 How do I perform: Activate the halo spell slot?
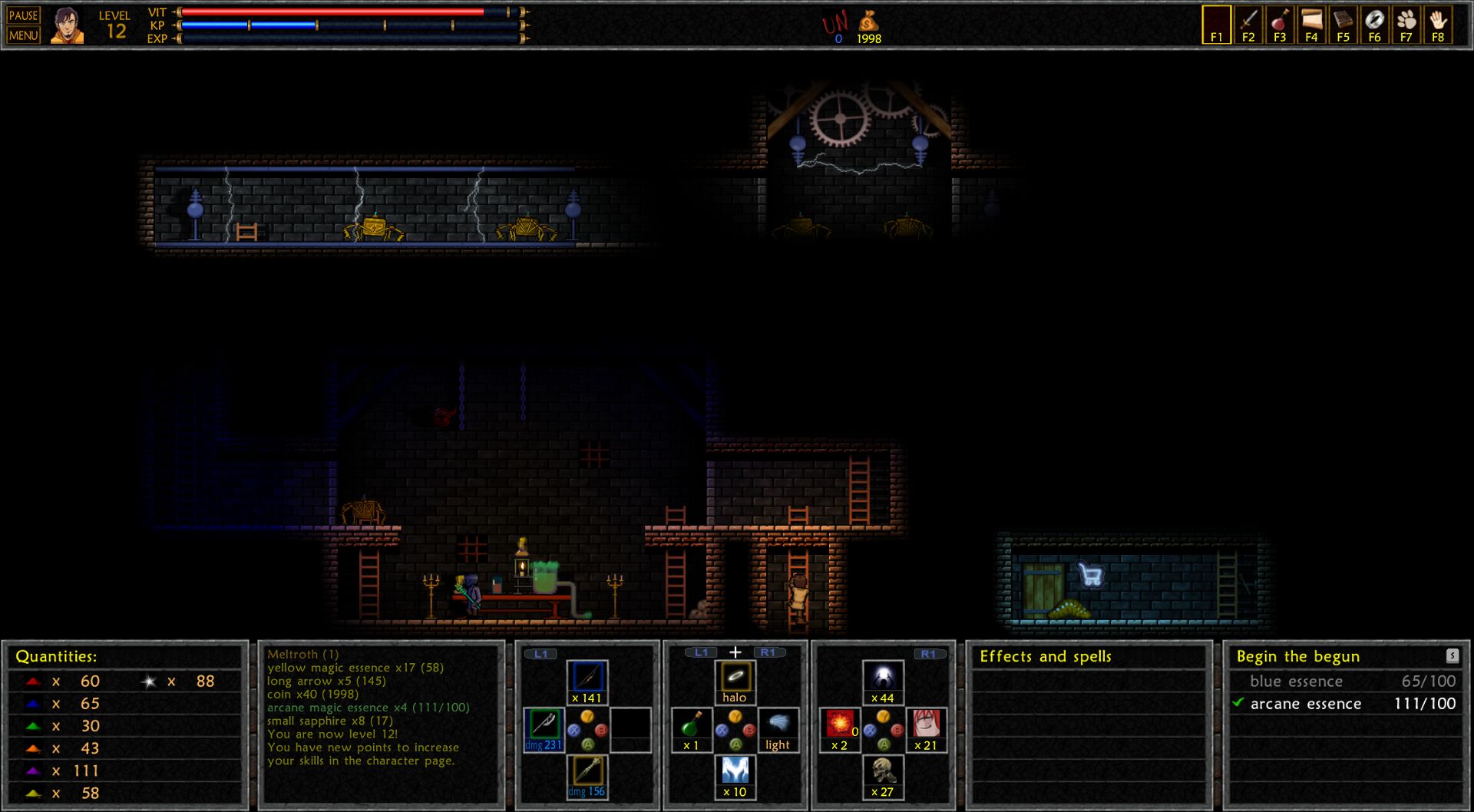[735, 682]
